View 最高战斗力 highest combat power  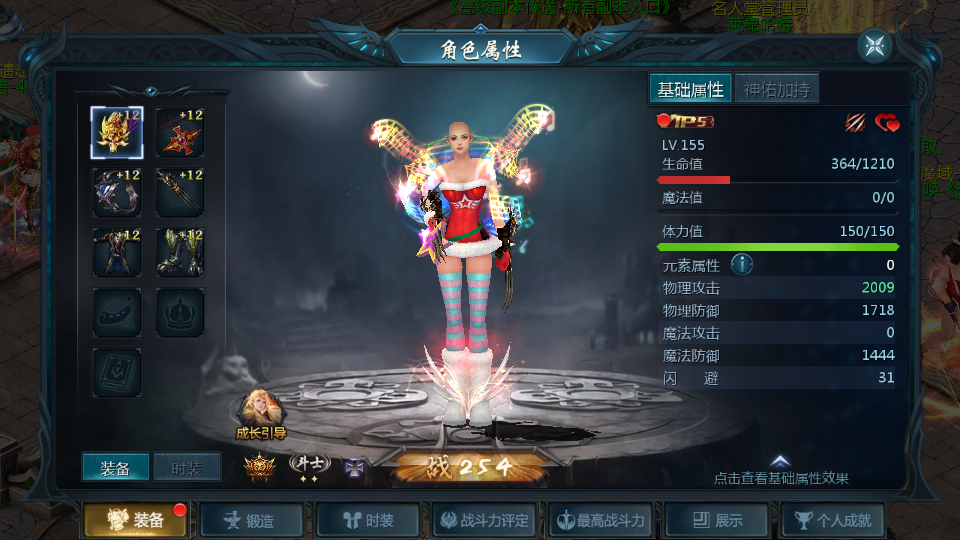602,520
